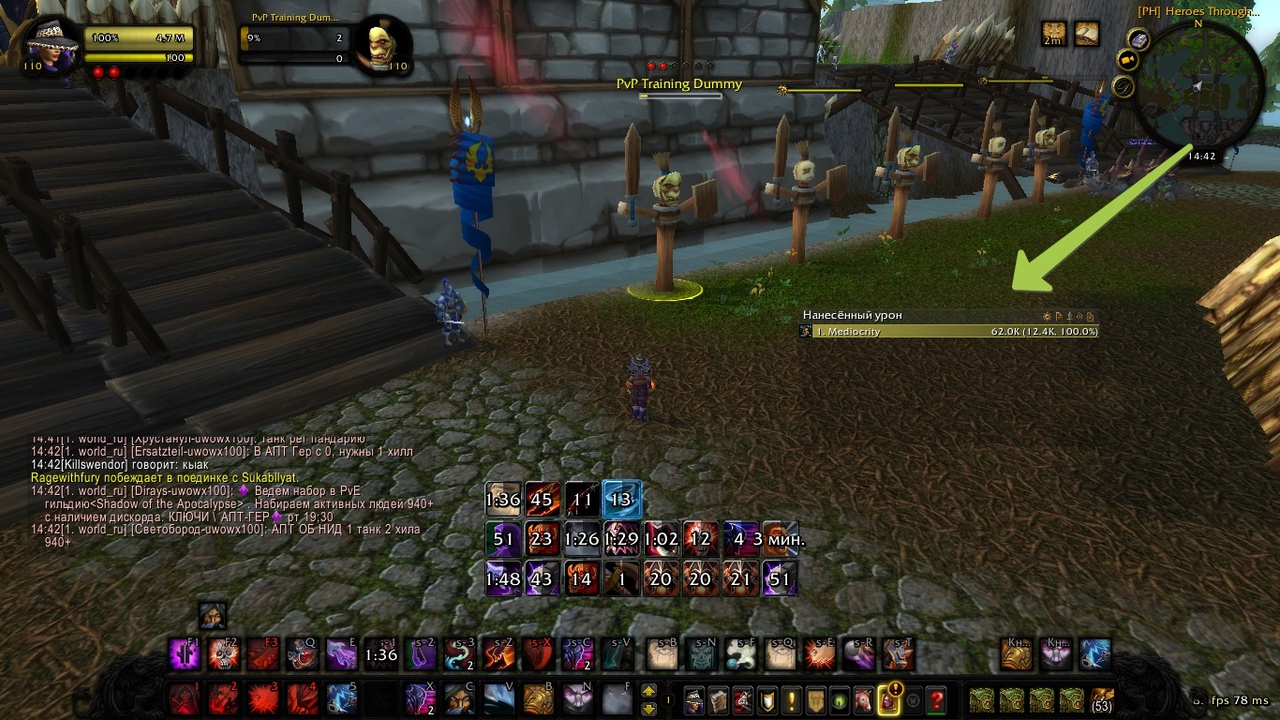This screenshot has height=720, width=1280.
Task: Click the green circle micro menu button
Action: pyautogui.click(x=839, y=700)
